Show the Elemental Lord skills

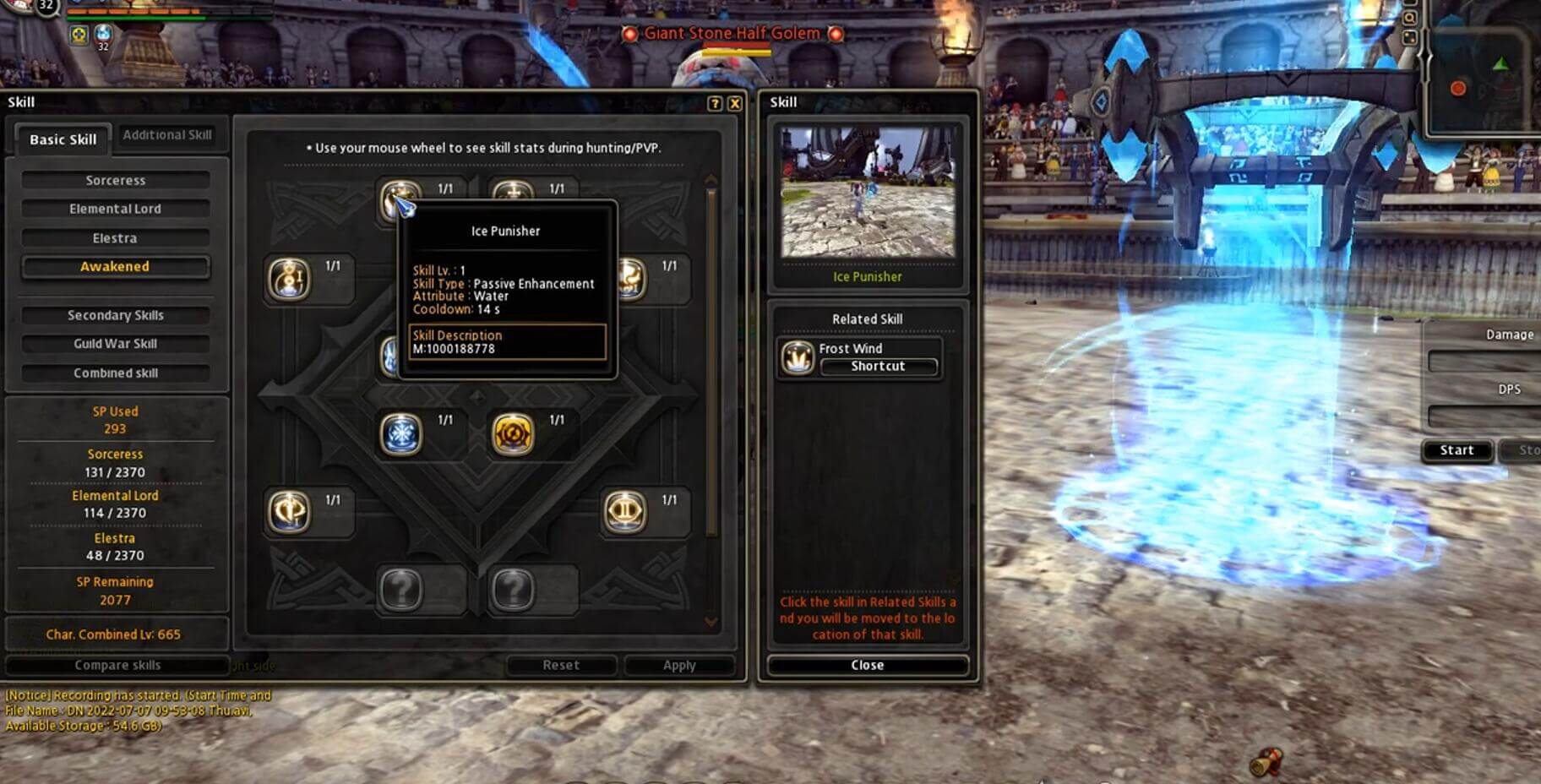pos(116,209)
